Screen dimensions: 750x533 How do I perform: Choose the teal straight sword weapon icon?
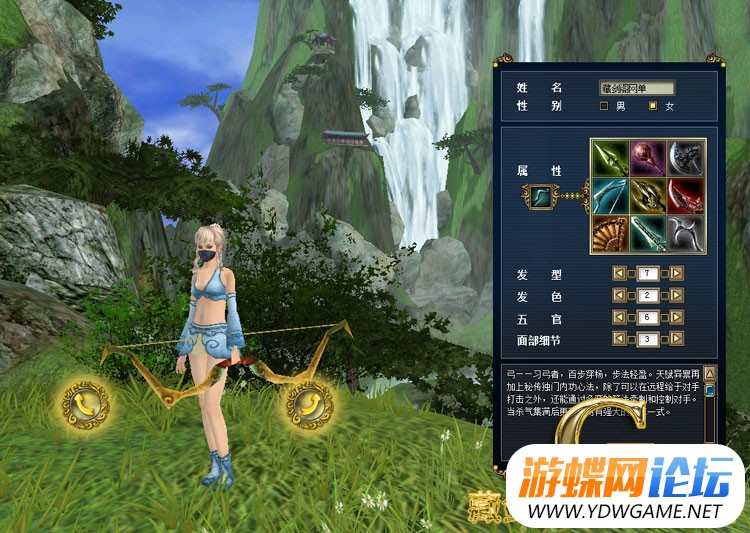click(648, 233)
